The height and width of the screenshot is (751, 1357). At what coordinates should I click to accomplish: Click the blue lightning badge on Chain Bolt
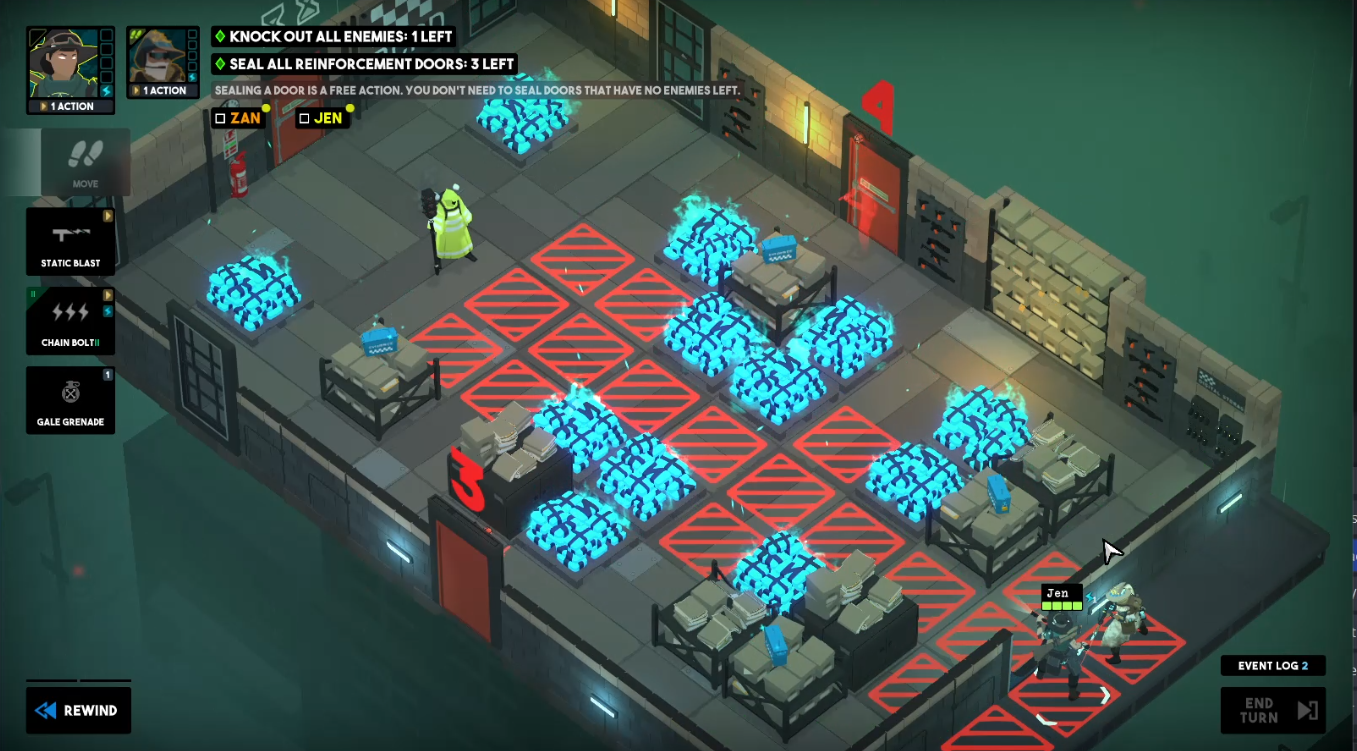click(x=107, y=311)
